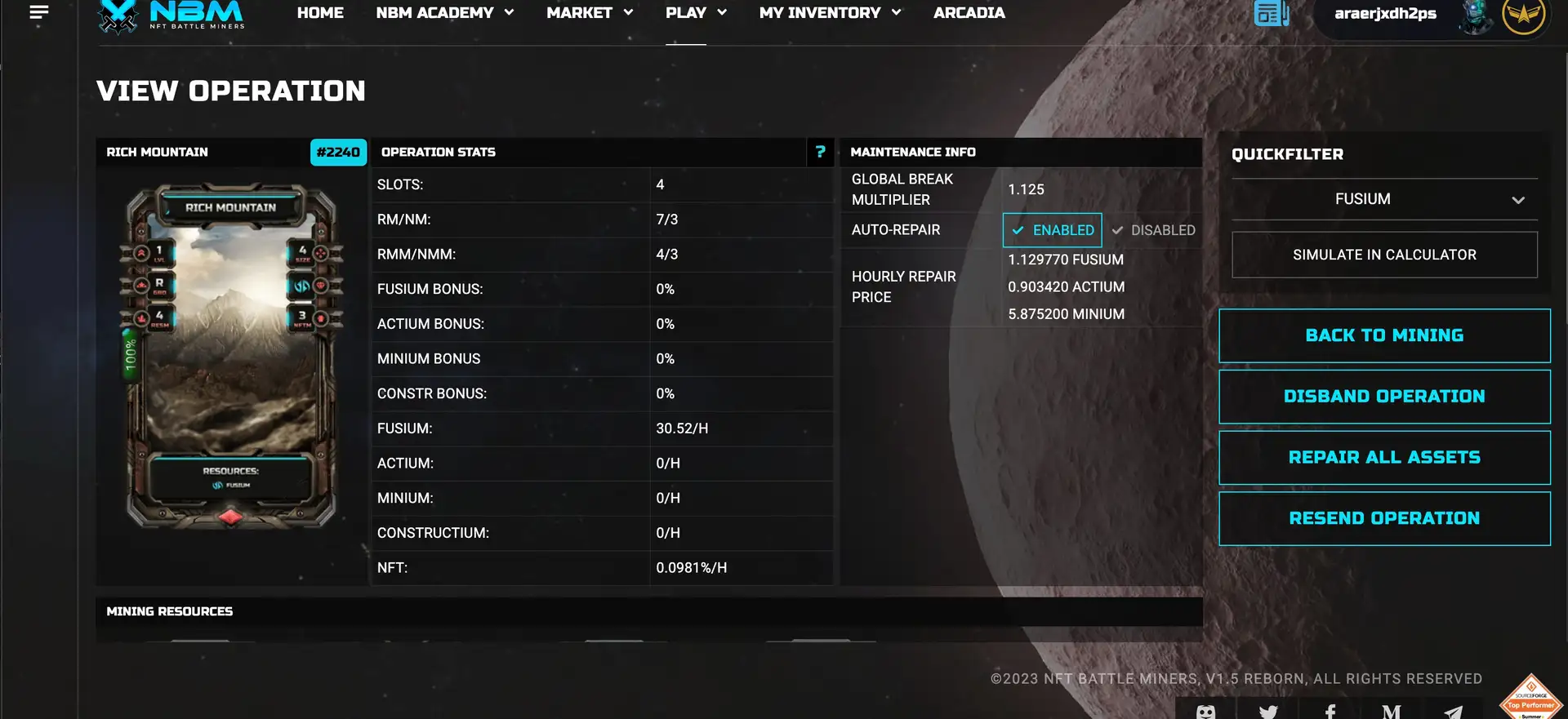Open the PLAY menu
The height and width of the screenshot is (719, 1568).
point(696,13)
